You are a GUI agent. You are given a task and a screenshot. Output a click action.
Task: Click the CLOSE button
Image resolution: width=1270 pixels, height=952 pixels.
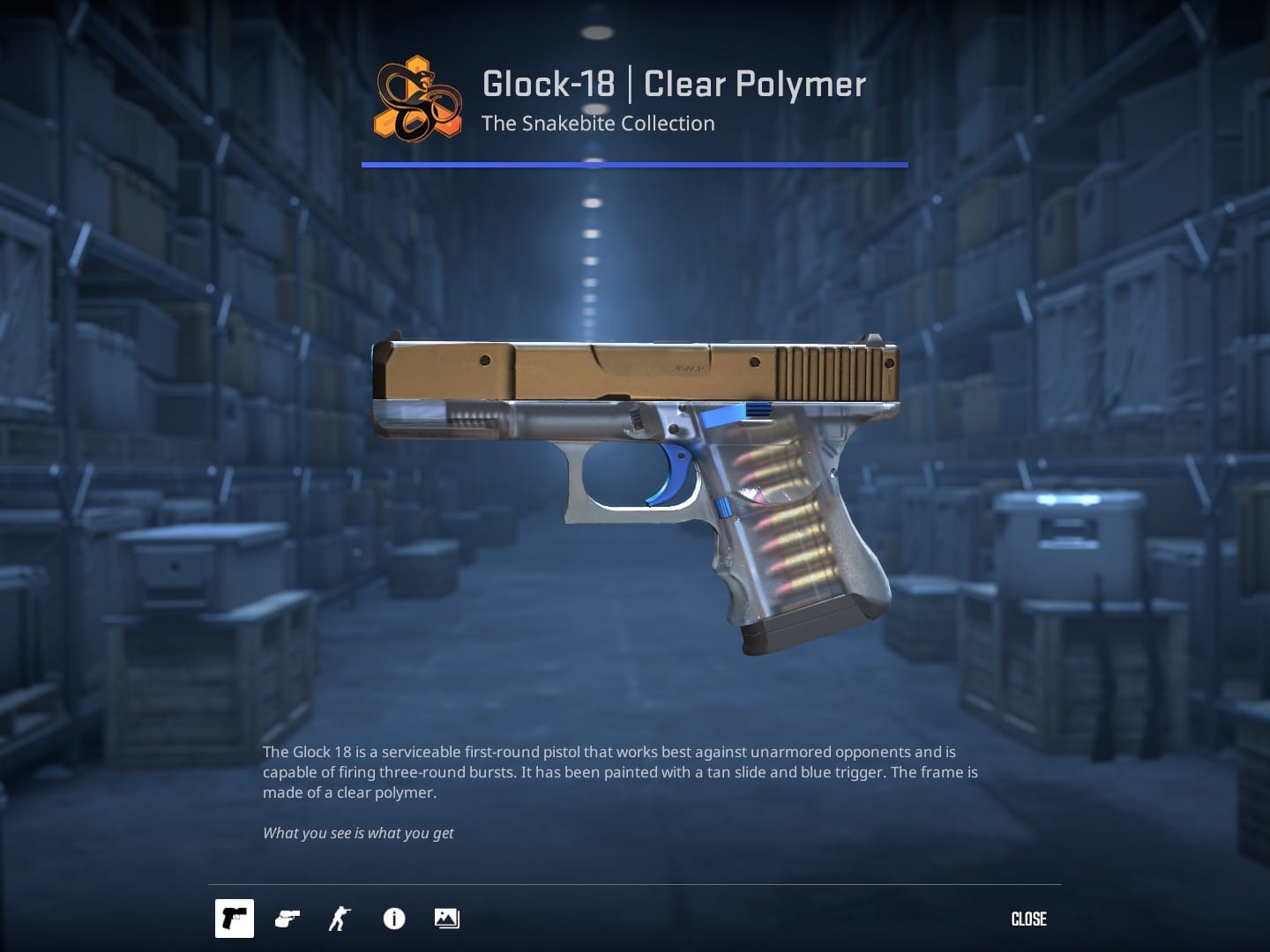pos(1027,919)
